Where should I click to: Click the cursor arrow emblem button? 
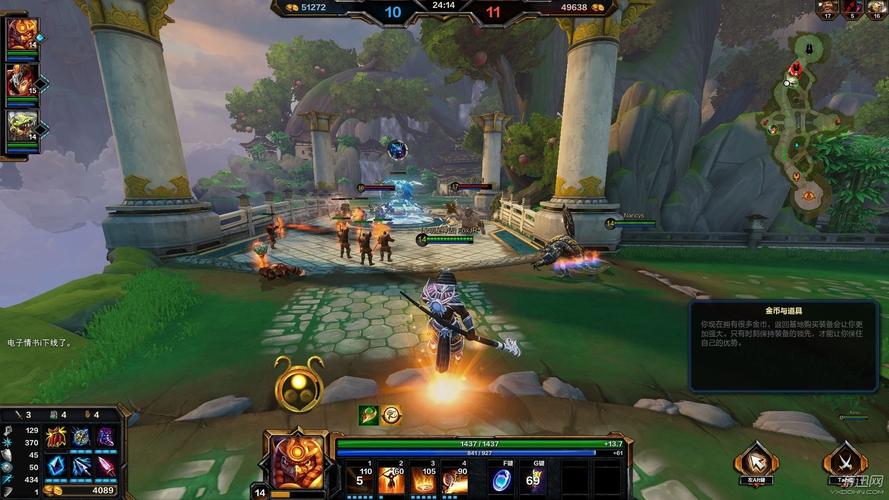(x=756, y=462)
